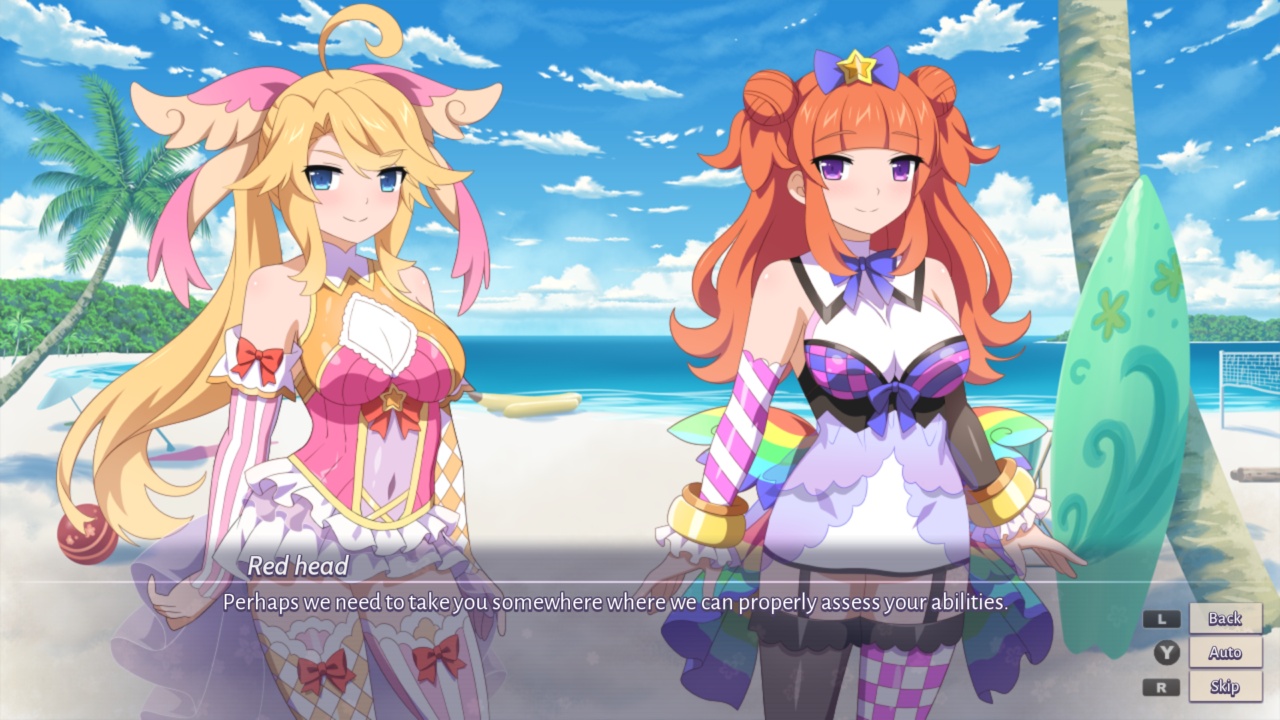Click the 'Red head' name label
Screen dimensions: 1280x720
[x=300, y=565]
